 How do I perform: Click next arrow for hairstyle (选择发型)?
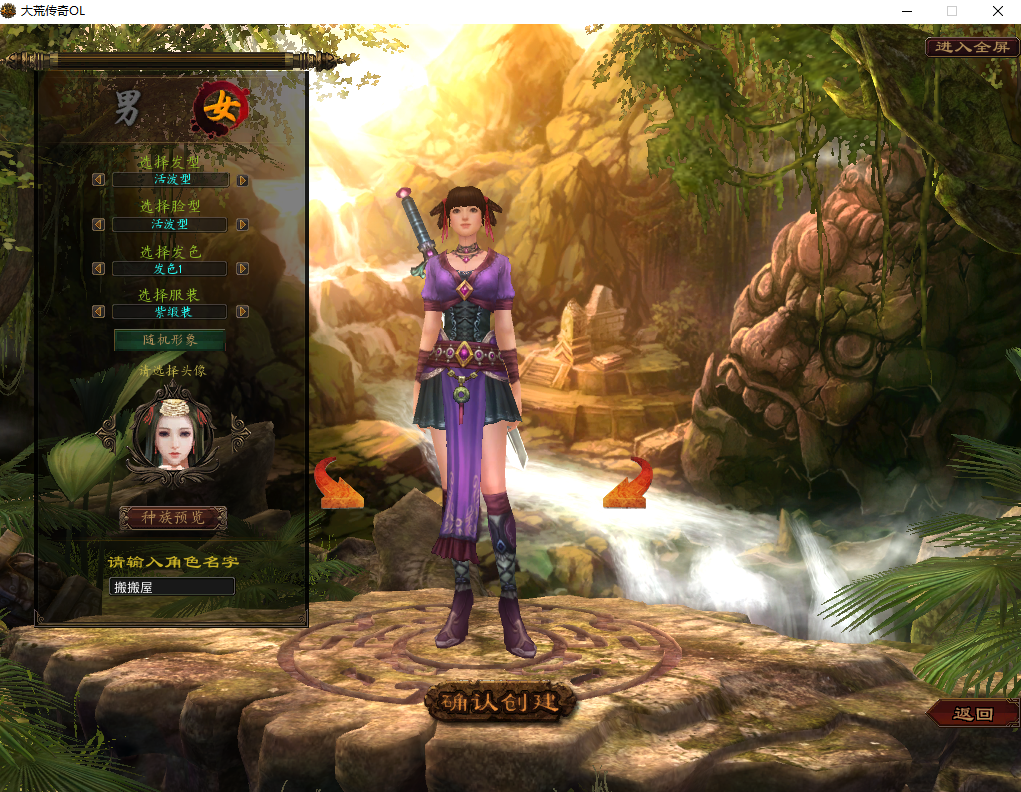(242, 180)
